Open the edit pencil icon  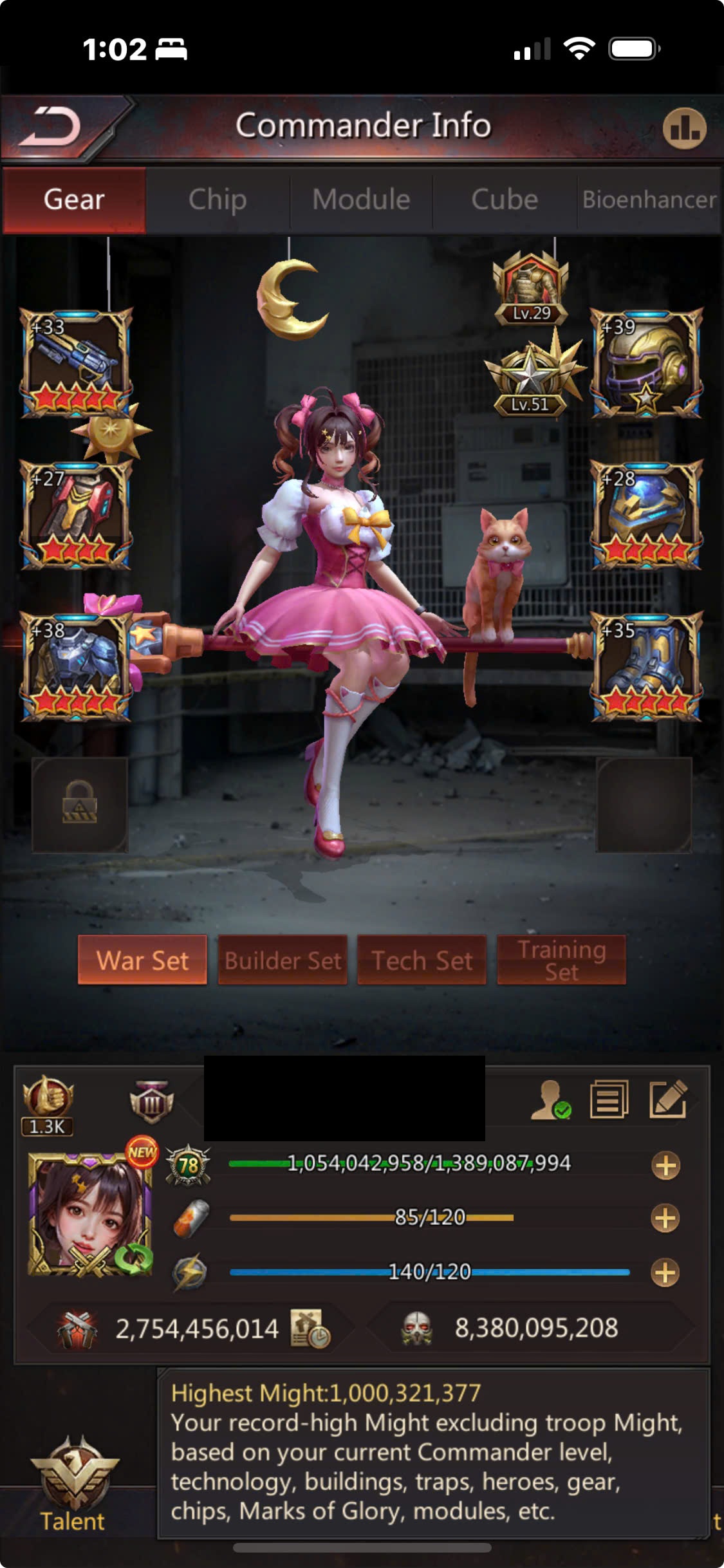click(668, 1099)
